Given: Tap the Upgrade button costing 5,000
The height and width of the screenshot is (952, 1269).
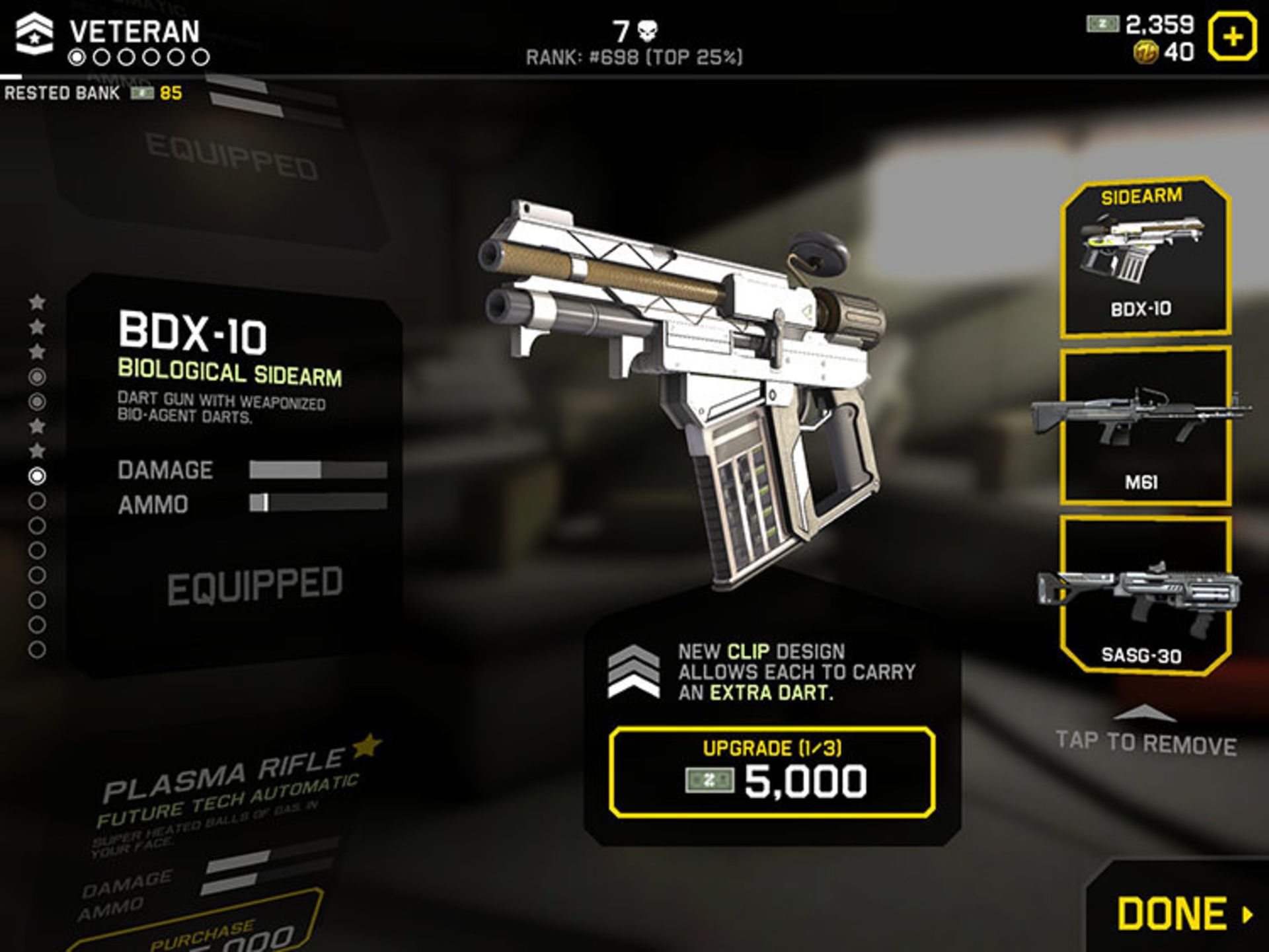Looking at the screenshot, I should click(x=772, y=772).
